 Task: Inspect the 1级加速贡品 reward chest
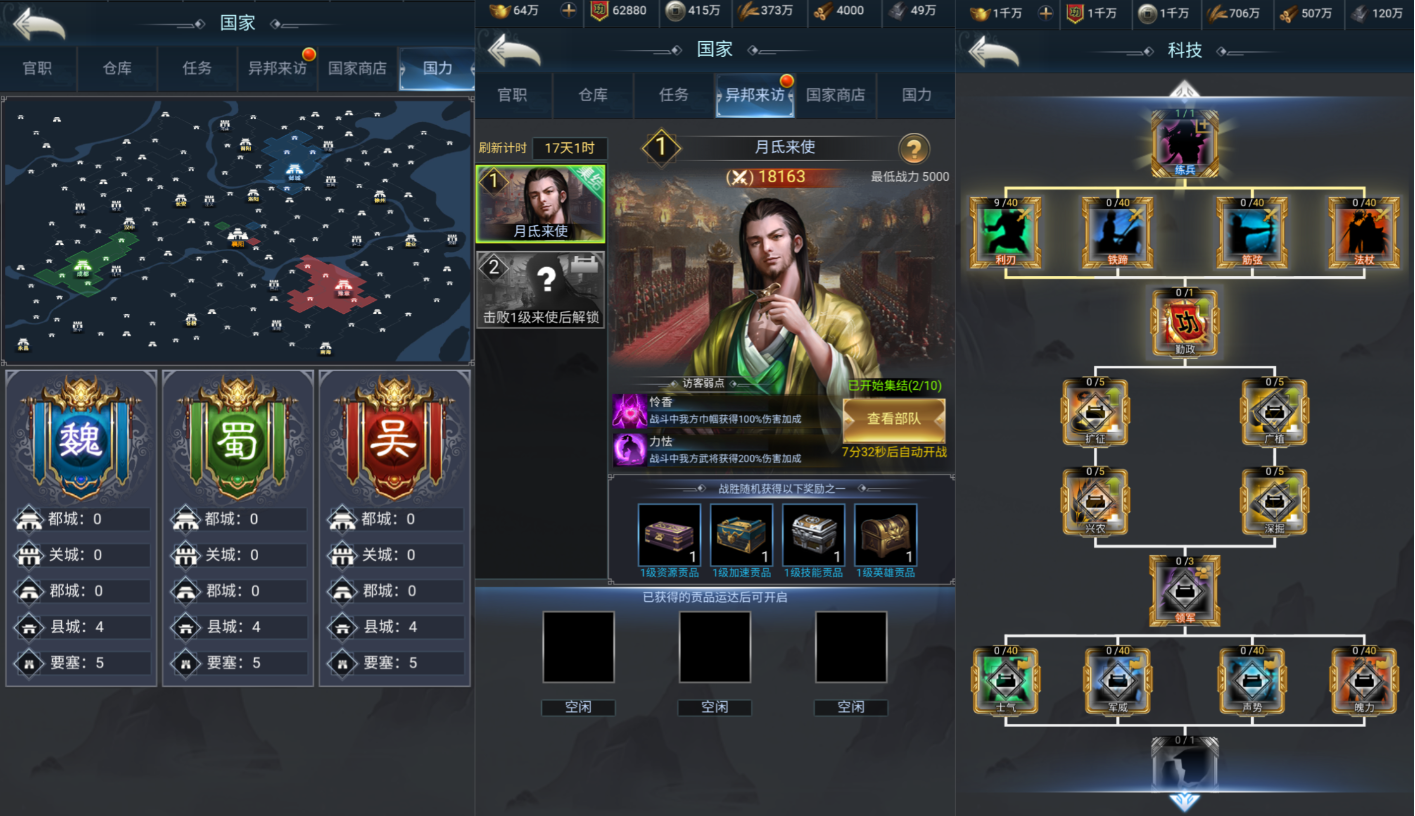tap(741, 536)
